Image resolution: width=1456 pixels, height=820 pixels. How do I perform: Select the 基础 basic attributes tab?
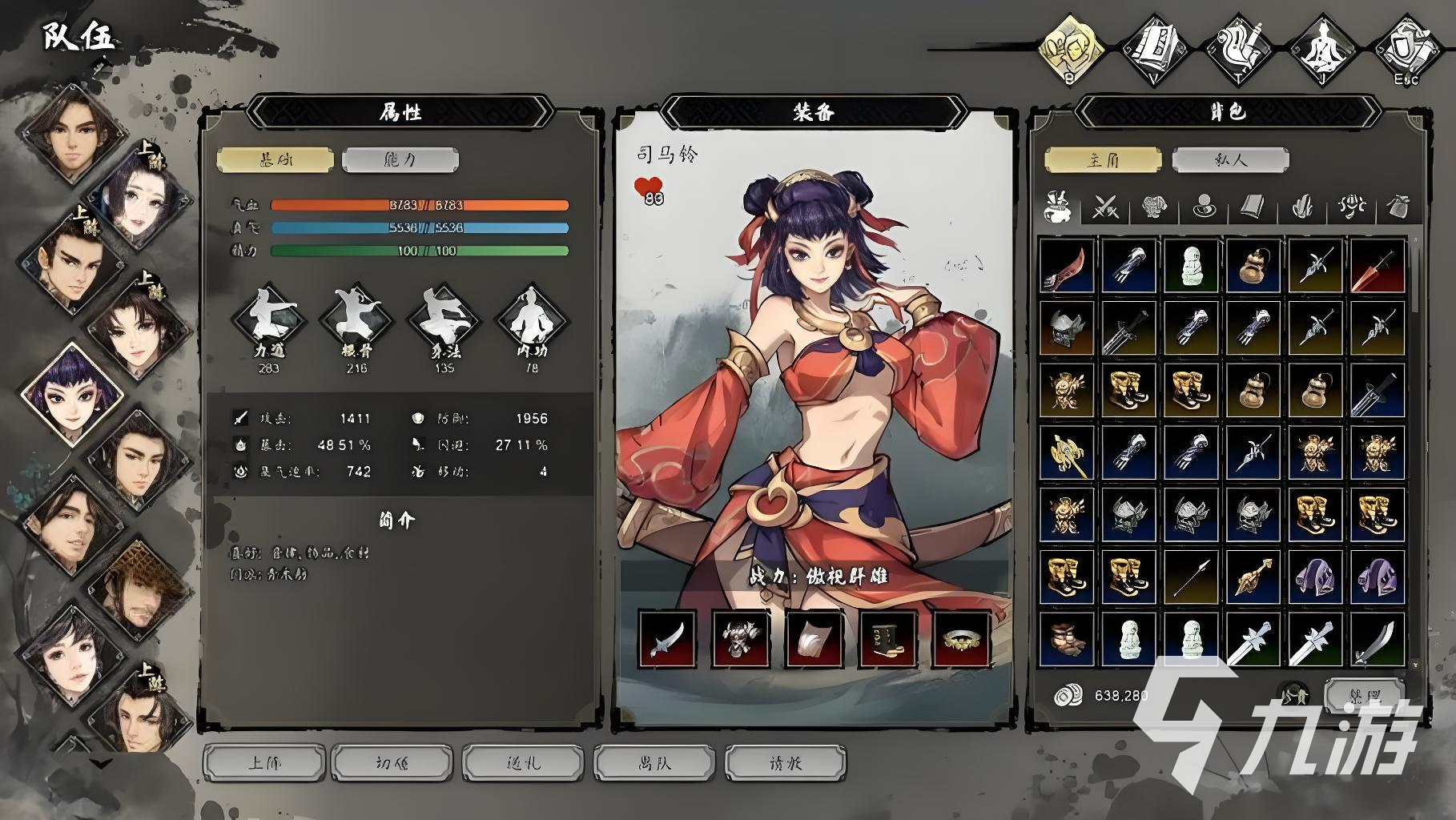tap(275, 159)
